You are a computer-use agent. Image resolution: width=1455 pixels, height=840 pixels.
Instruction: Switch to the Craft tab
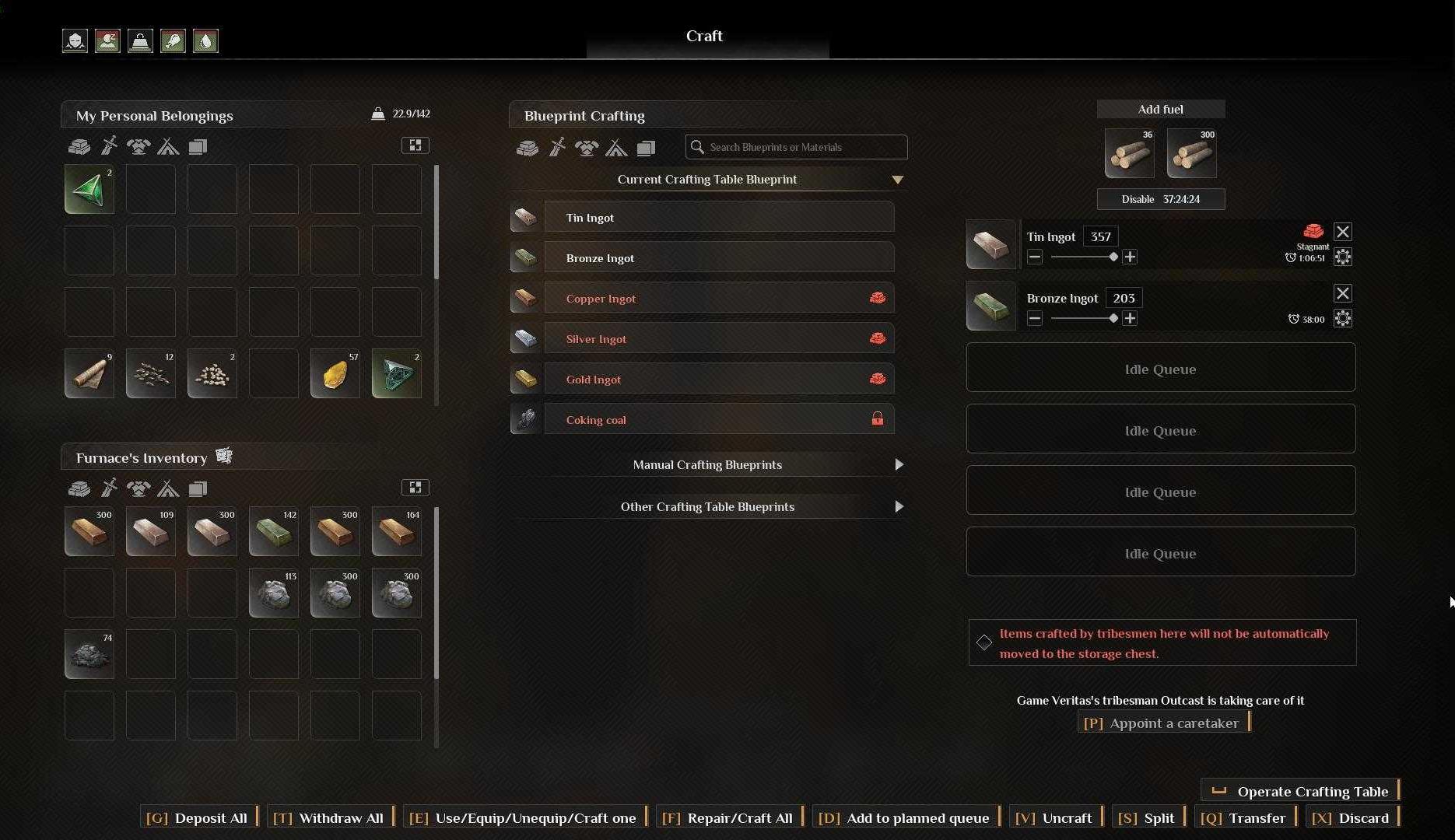tap(704, 36)
